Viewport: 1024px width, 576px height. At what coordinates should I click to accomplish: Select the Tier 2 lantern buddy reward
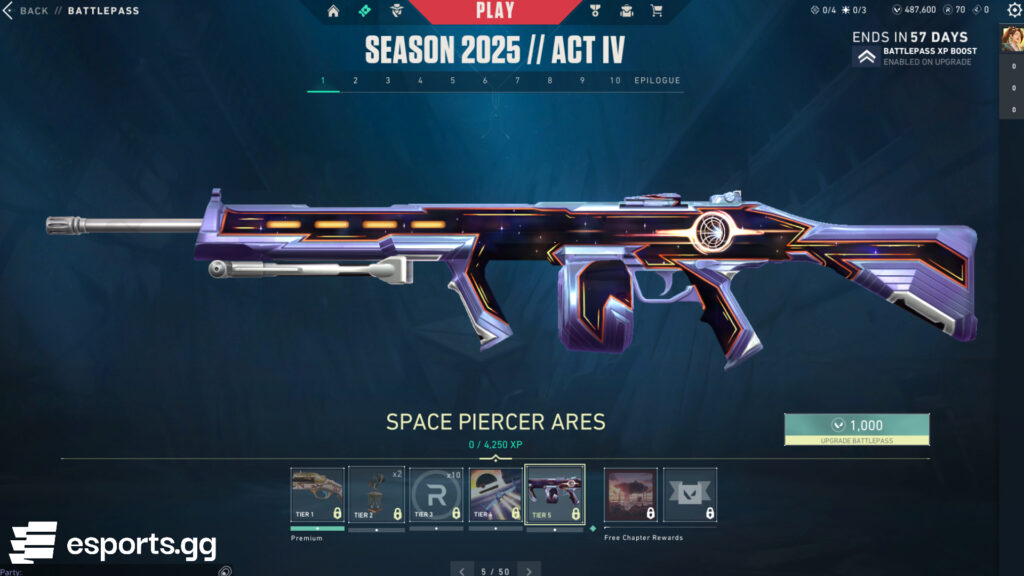[x=376, y=495]
